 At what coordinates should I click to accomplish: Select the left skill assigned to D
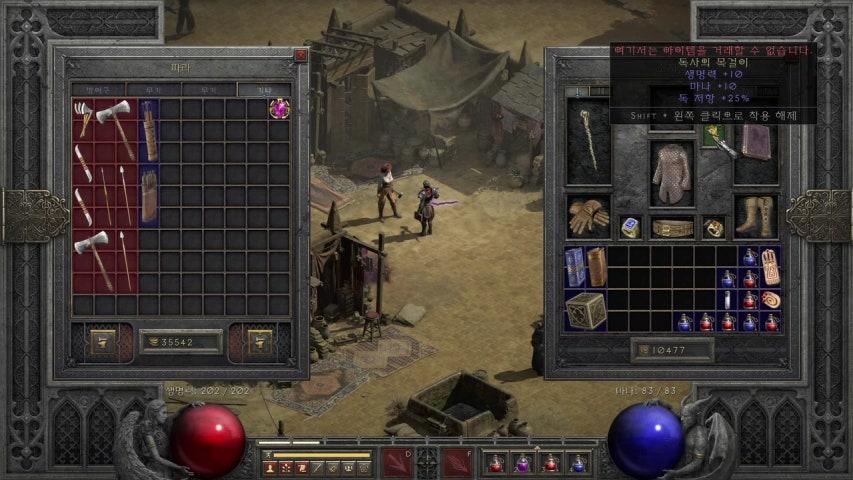[x=397, y=462]
